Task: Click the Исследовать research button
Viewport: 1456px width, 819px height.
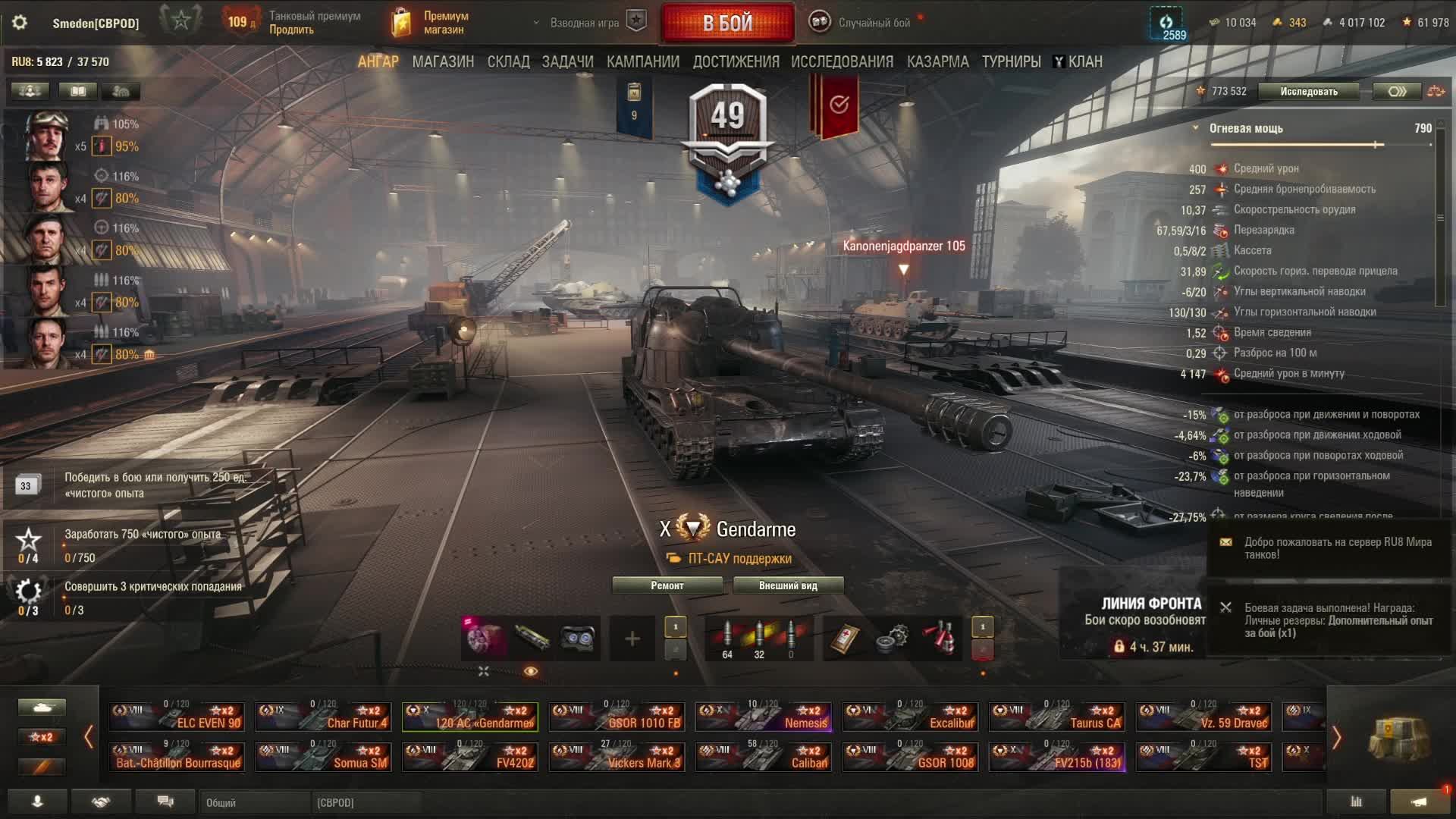Action: (x=1309, y=92)
